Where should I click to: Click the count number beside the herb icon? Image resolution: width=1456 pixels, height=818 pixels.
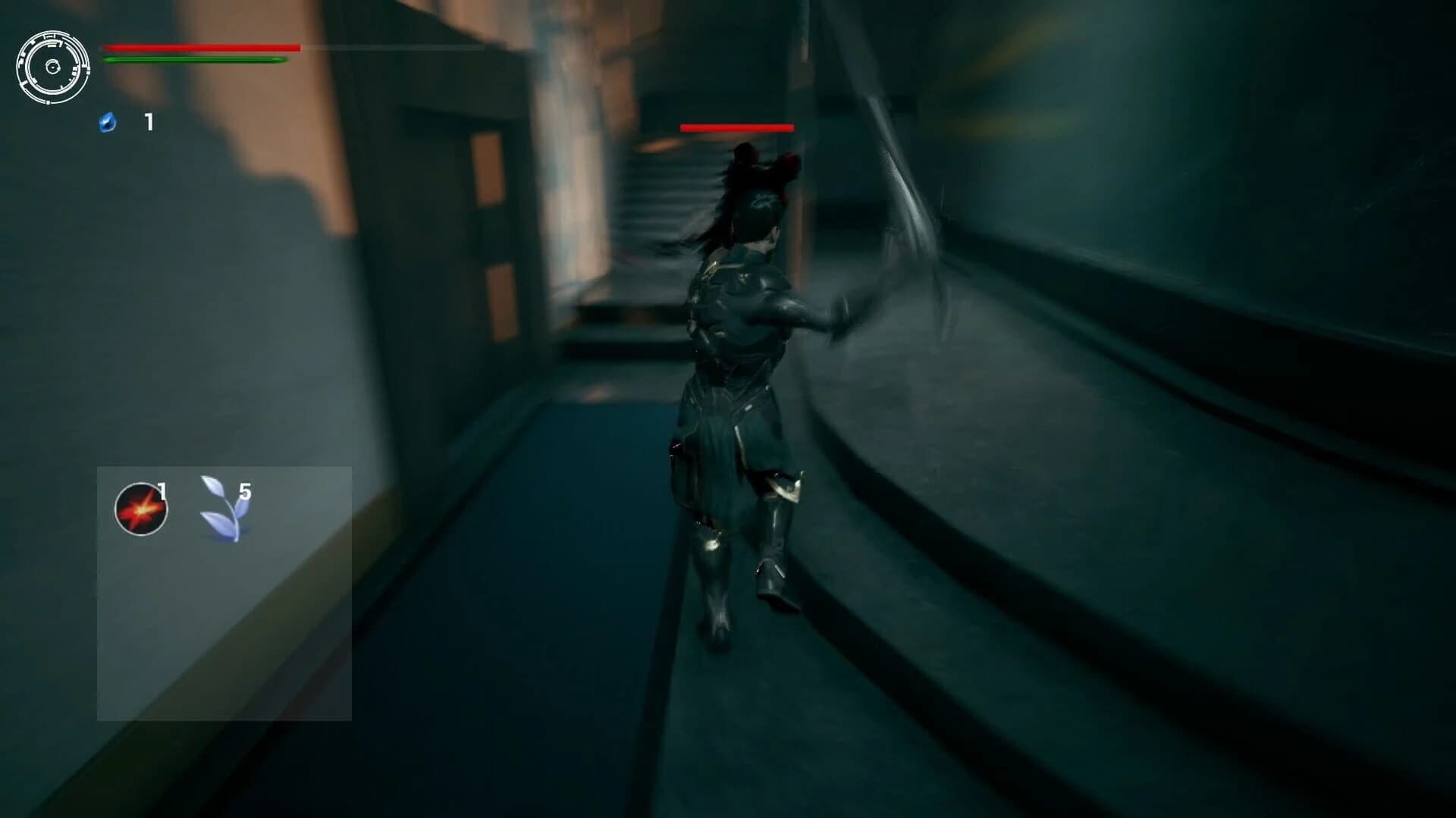pos(244,493)
